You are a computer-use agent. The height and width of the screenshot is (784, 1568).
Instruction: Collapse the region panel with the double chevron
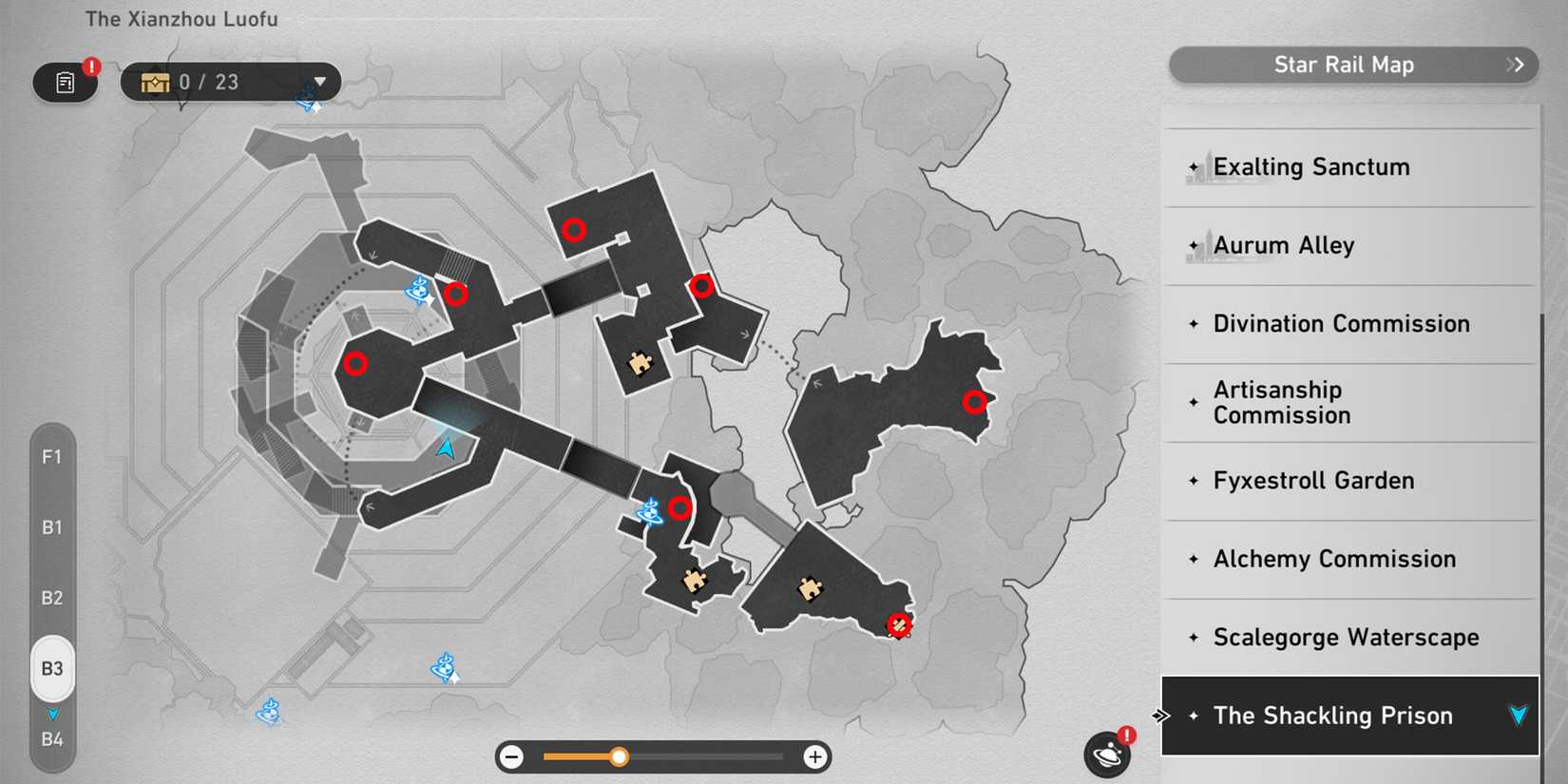[x=1160, y=715]
